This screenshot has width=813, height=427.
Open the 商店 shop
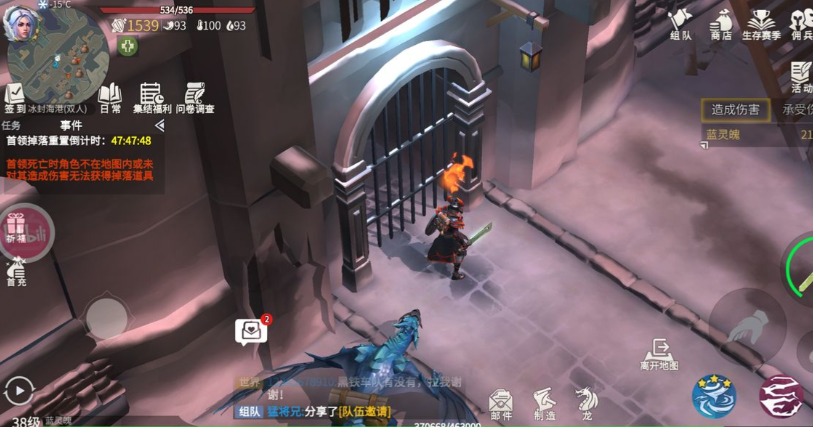tap(721, 23)
